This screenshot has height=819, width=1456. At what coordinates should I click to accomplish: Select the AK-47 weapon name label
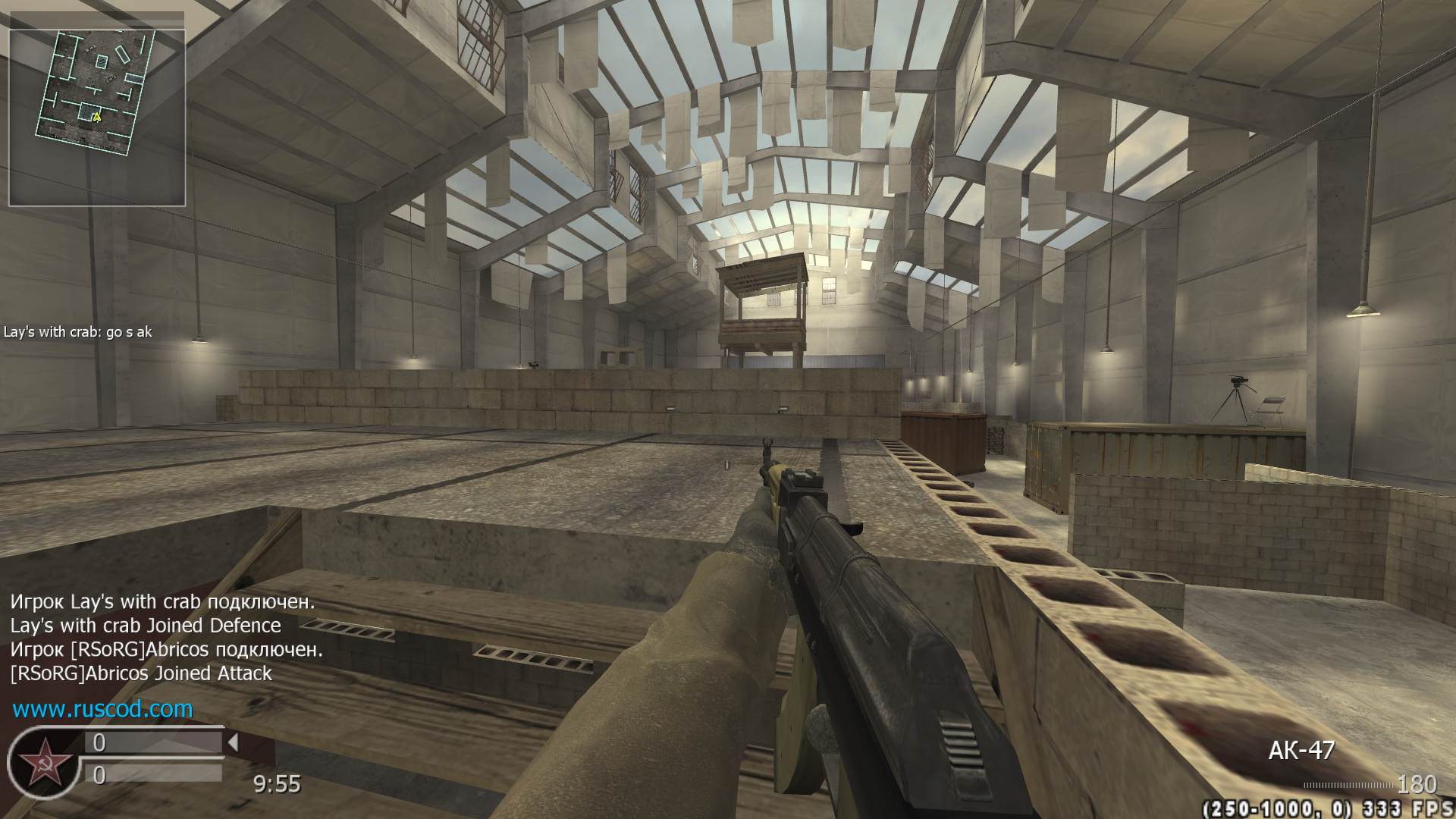click(x=1301, y=751)
